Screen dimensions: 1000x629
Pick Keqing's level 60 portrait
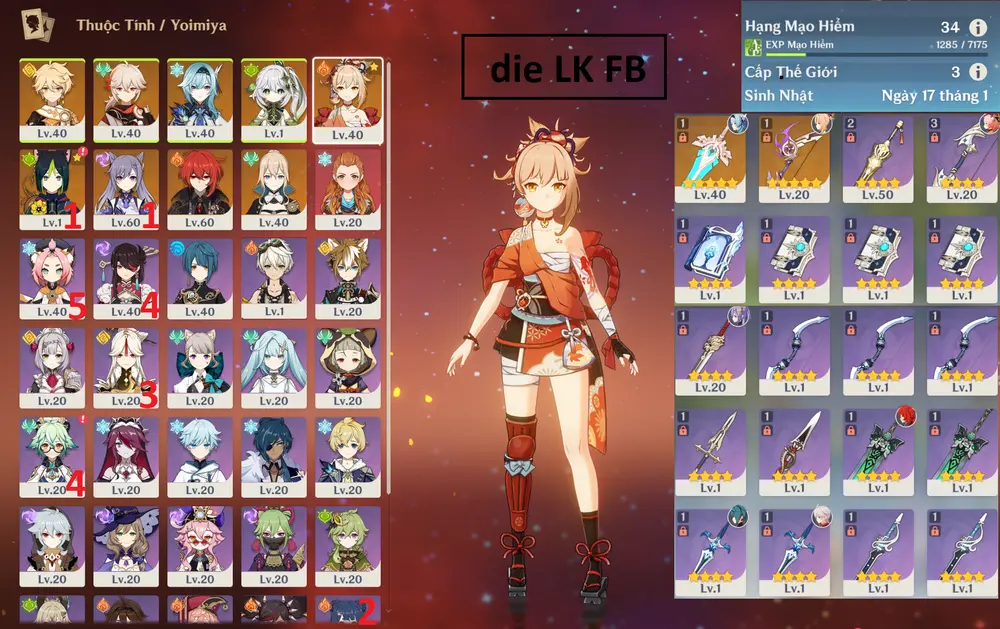point(126,188)
